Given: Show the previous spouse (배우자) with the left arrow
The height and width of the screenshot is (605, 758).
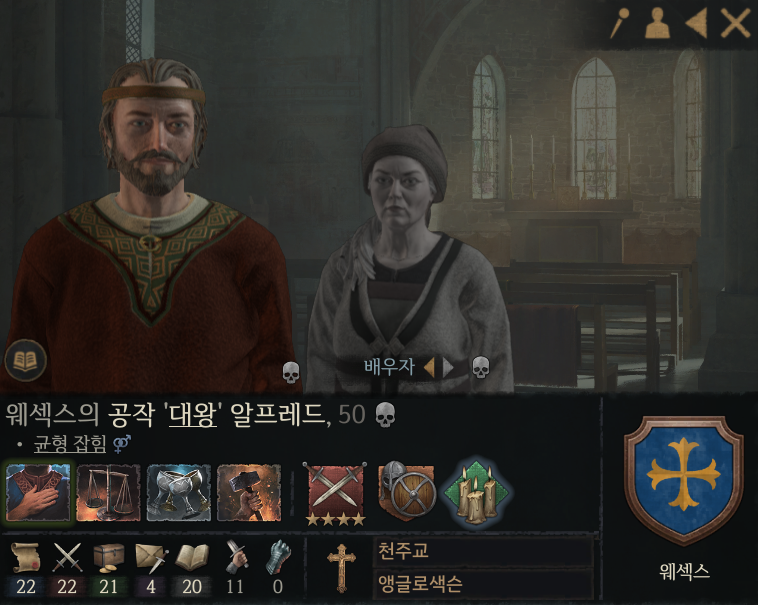Looking at the screenshot, I should pos(429,367).
